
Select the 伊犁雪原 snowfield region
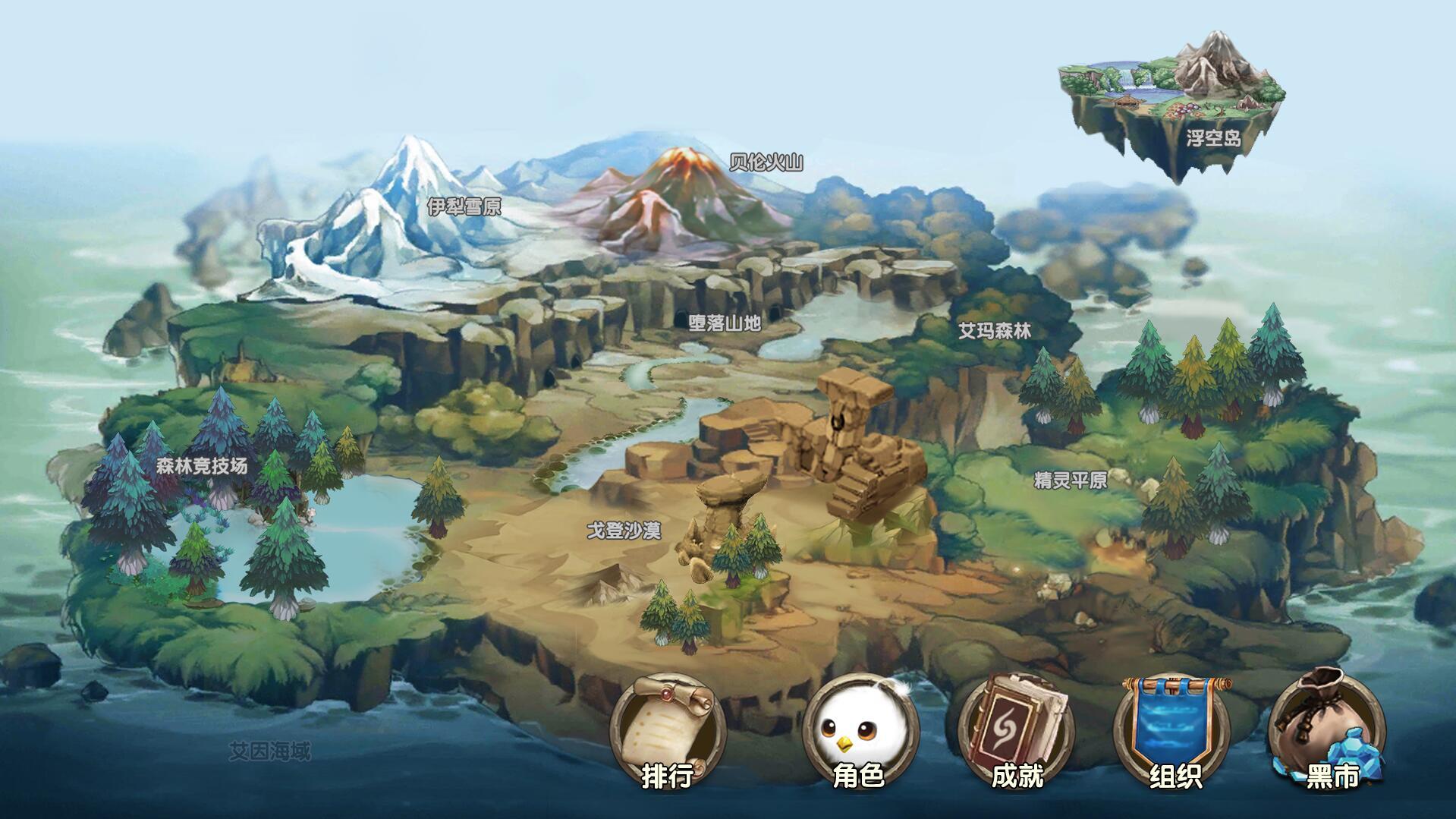click(x=464, y=206)
